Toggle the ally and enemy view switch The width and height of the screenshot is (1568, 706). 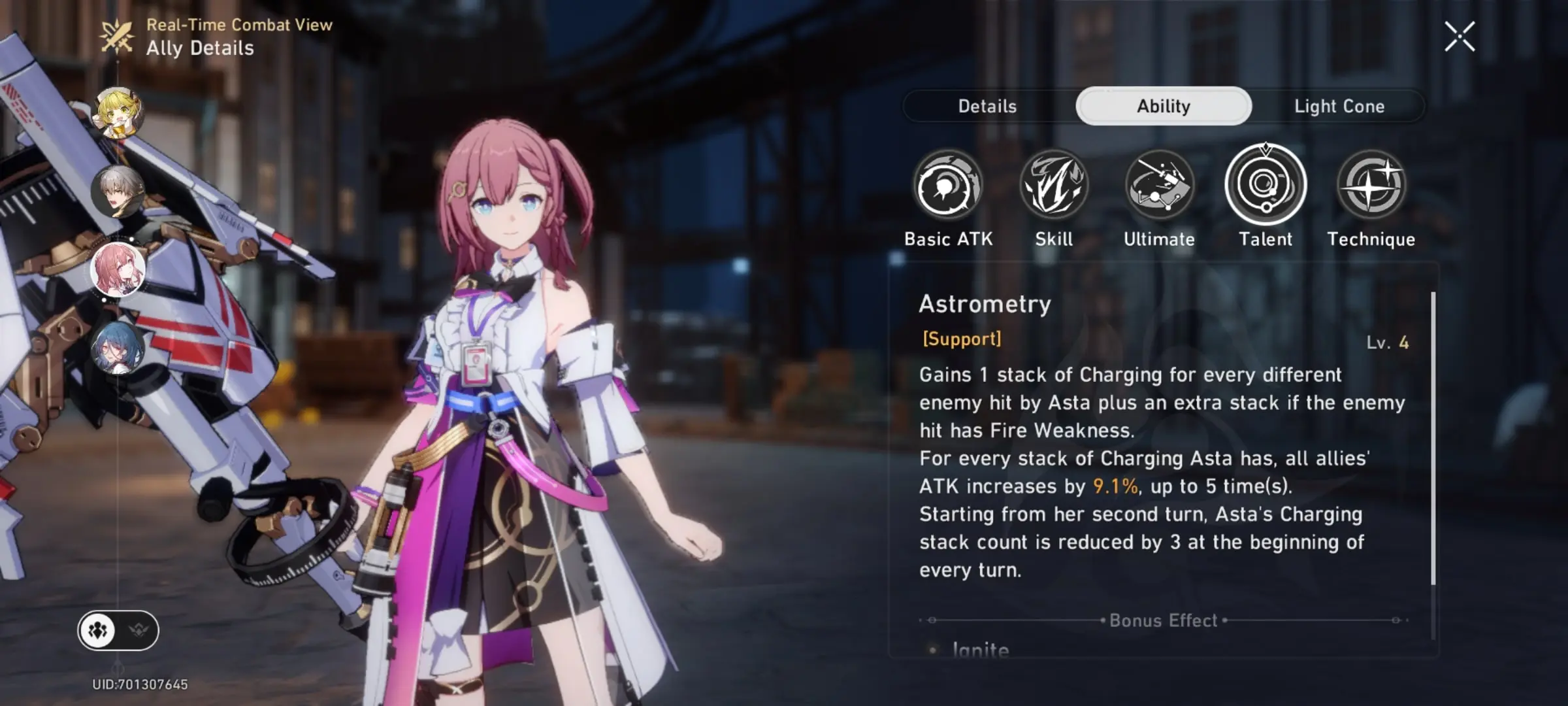click(x=118, y=630)
